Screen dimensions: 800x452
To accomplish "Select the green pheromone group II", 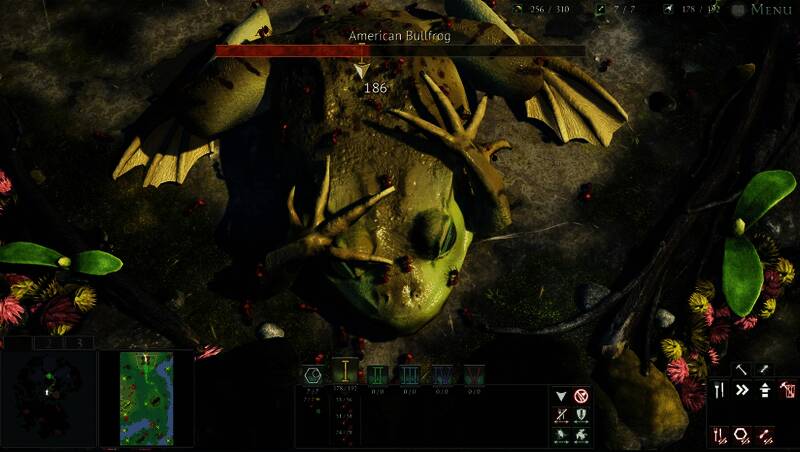I will 377,374.
